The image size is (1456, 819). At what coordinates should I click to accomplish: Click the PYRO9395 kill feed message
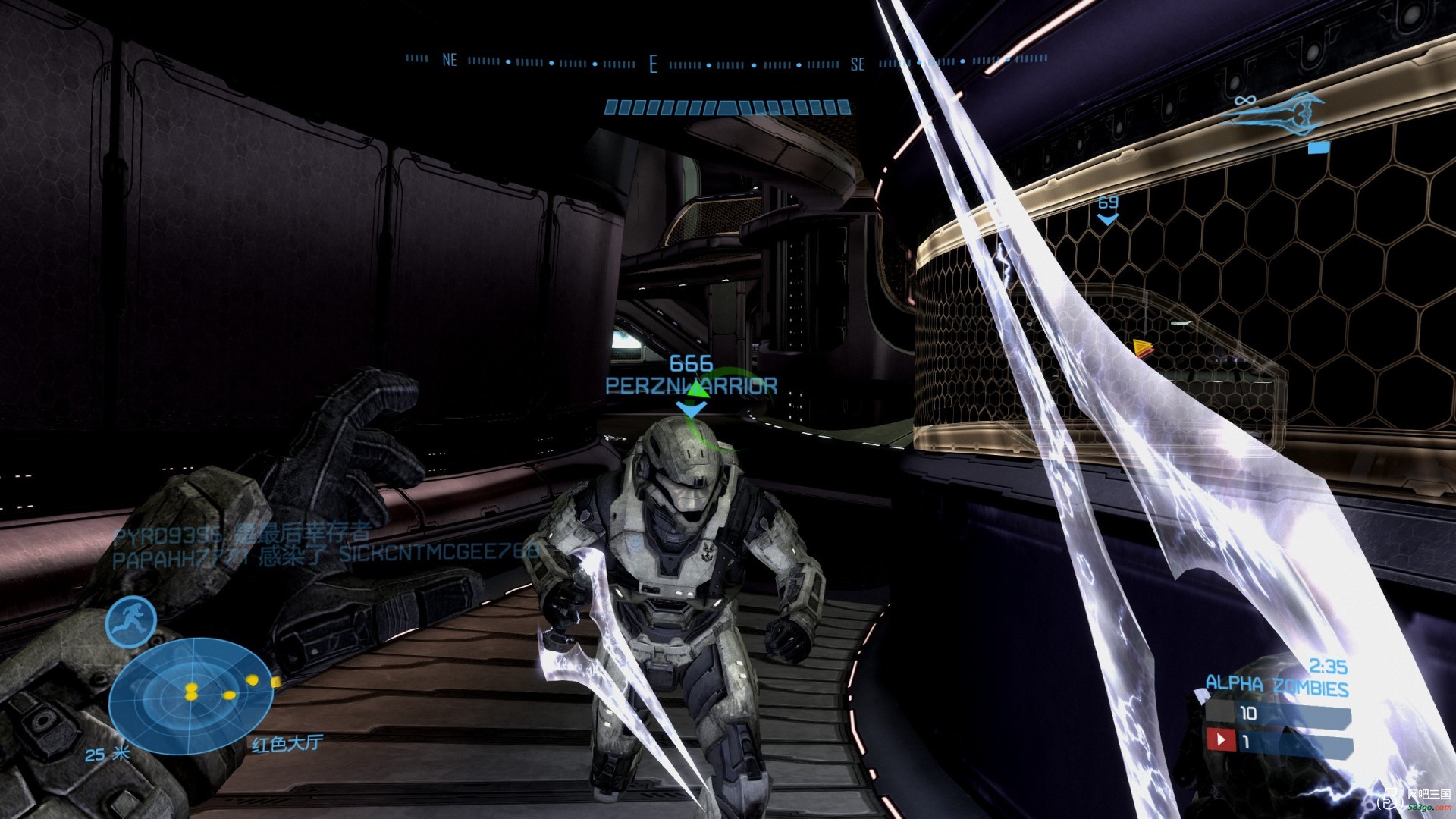click(243, 534)
